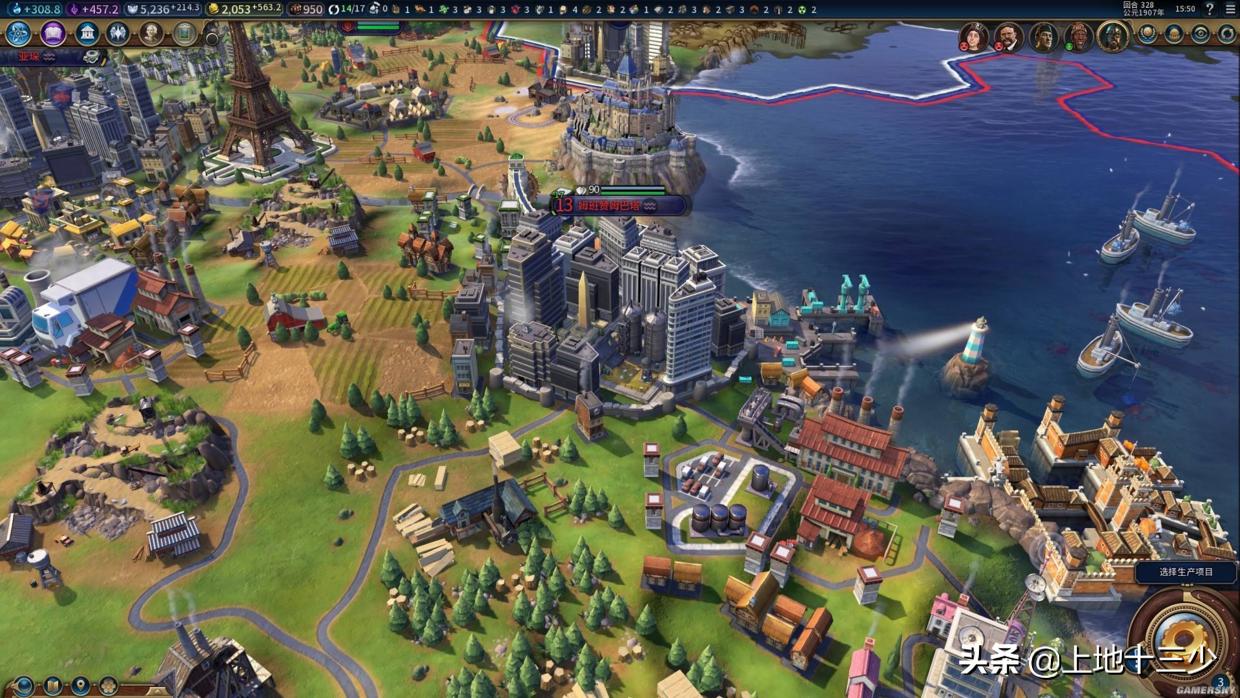Select the mustached leader in suit

point(1008,37)
